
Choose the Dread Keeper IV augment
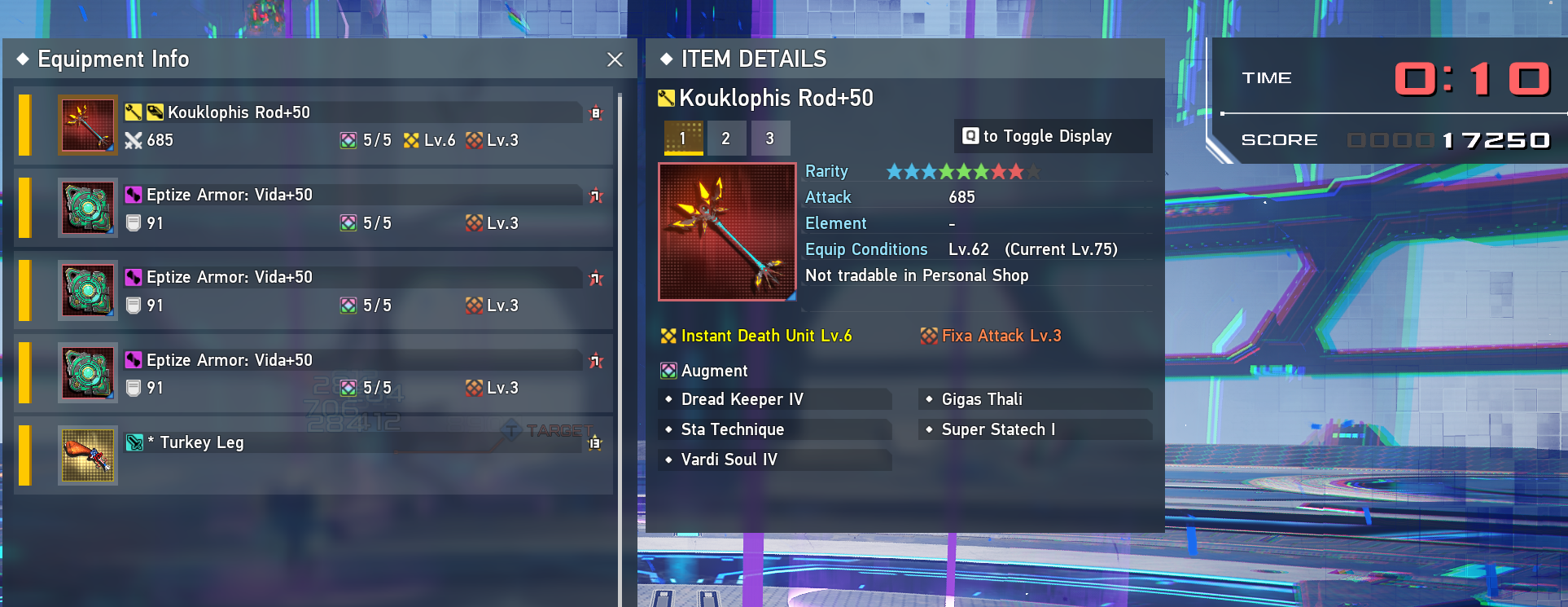tap(742, 399)
